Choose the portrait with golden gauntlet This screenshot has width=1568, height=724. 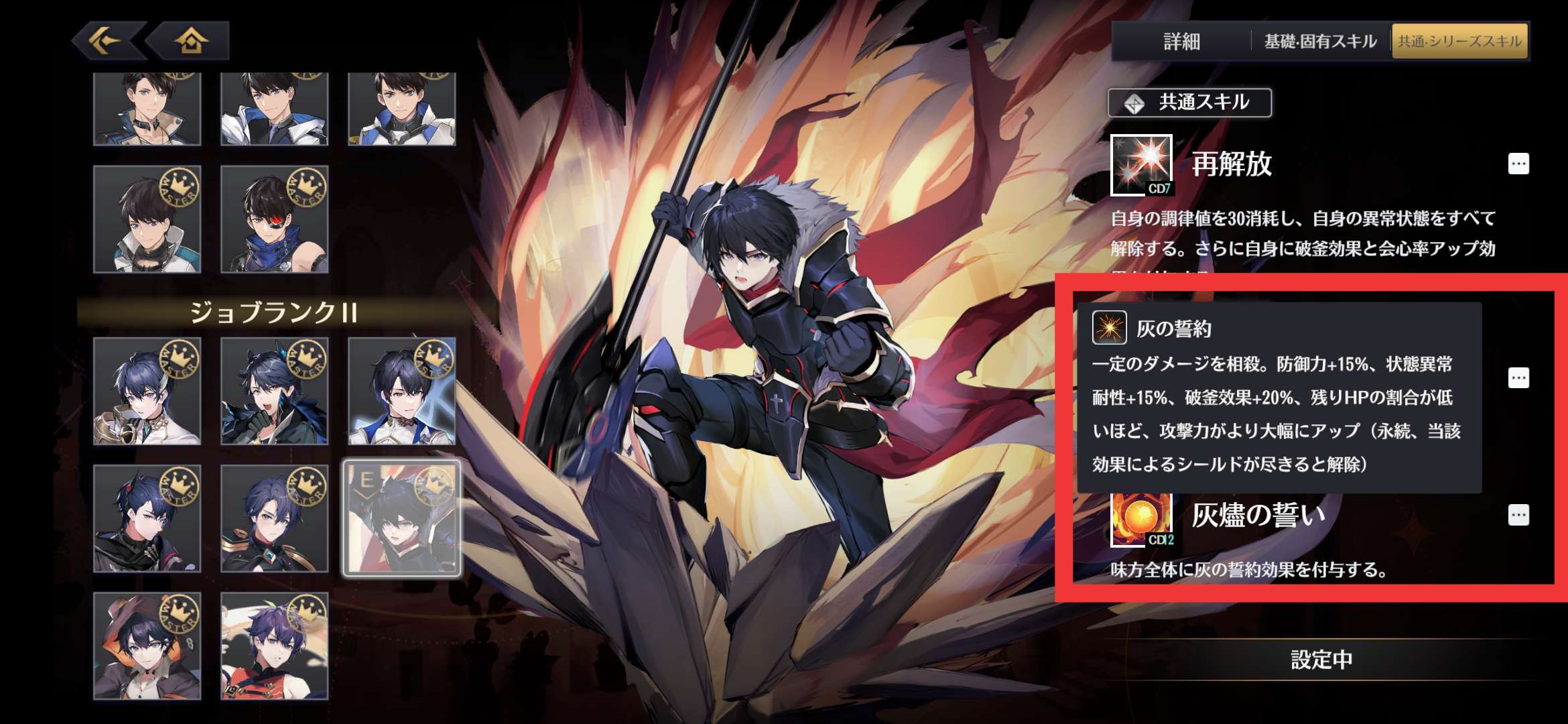pyautogui.click(x=147, y=391)
